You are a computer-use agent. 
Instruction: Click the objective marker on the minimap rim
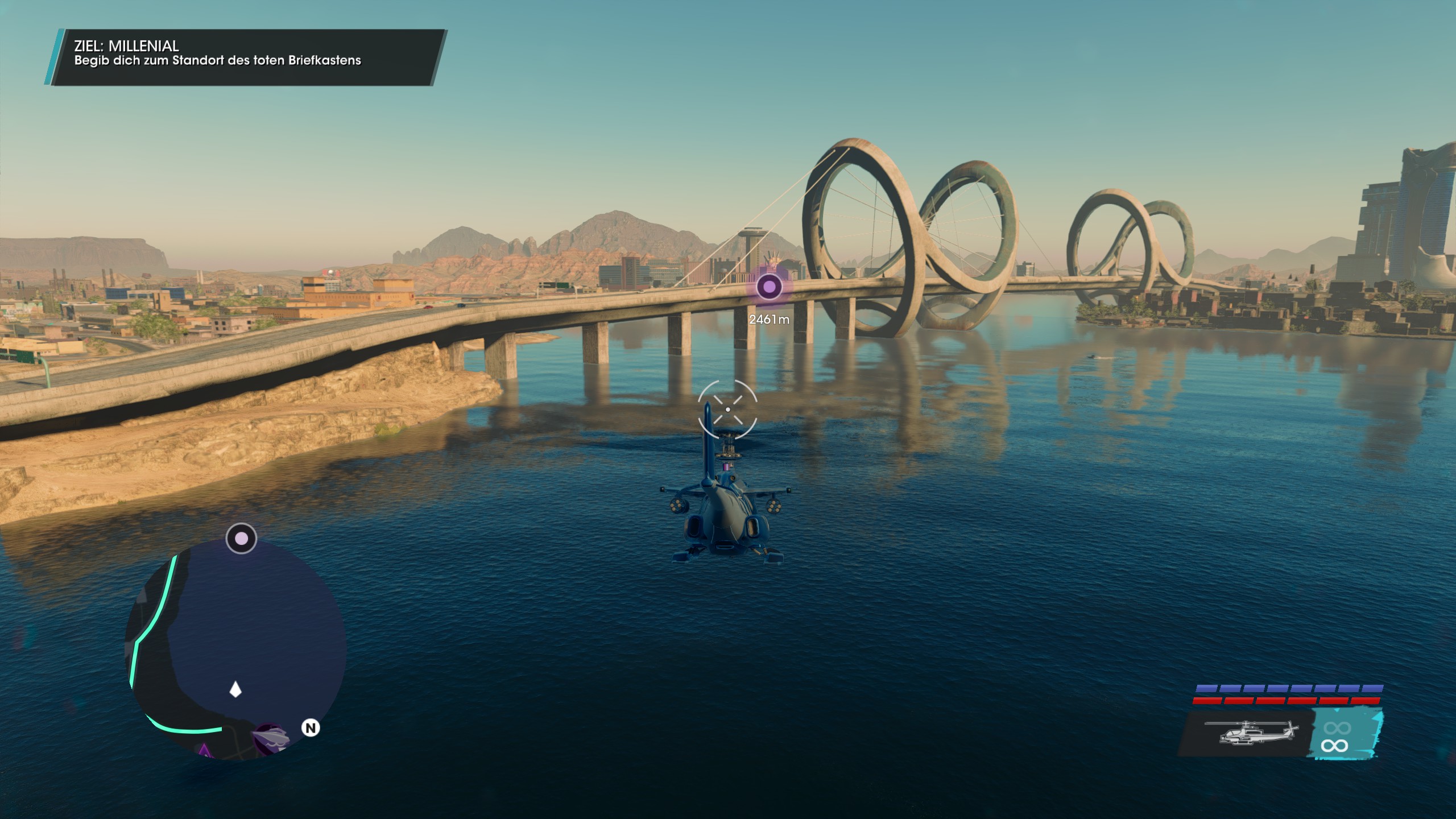pos(241,538)
